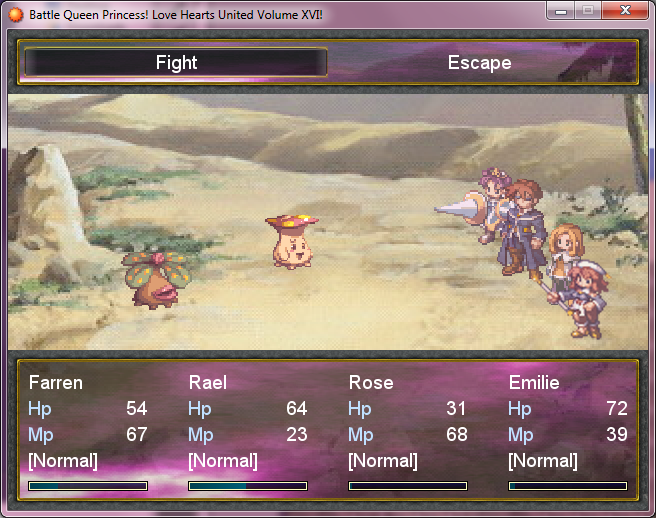This screenshot has width=656, height=518.
Task: Pick Rael in the party status window
Action: point(247,432)
